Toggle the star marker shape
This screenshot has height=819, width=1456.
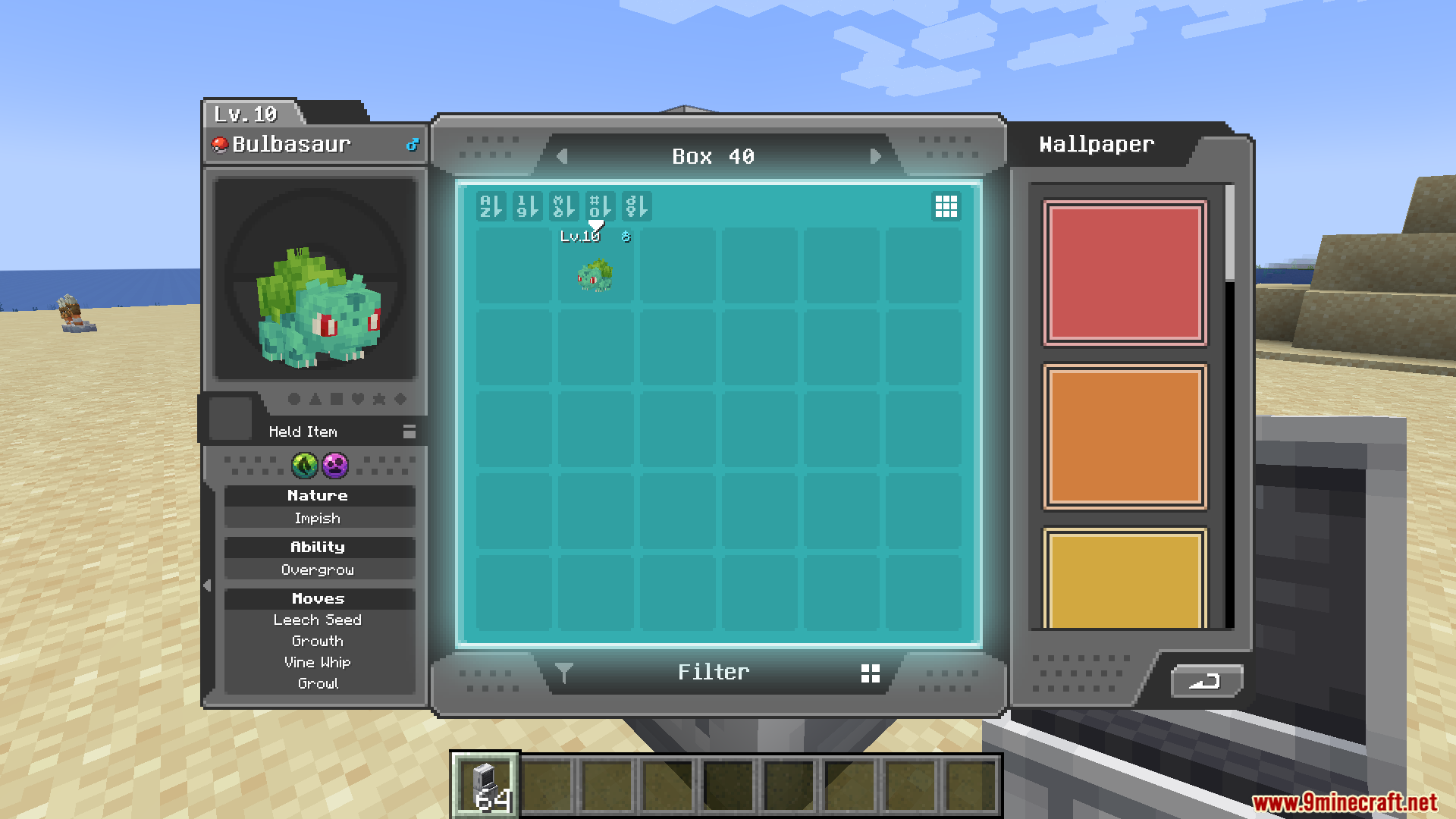[381, 400]
